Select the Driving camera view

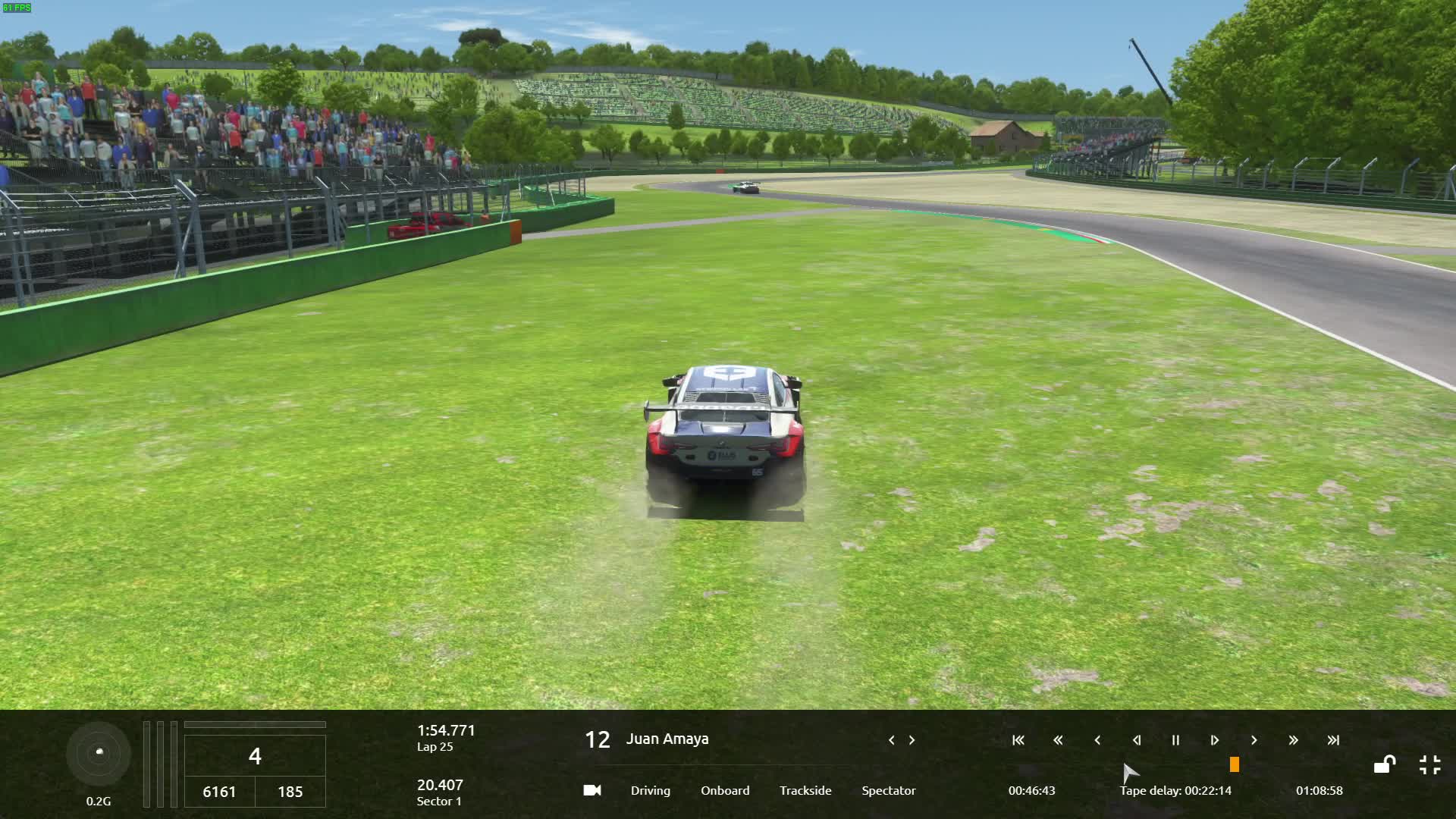coord(650,790)
